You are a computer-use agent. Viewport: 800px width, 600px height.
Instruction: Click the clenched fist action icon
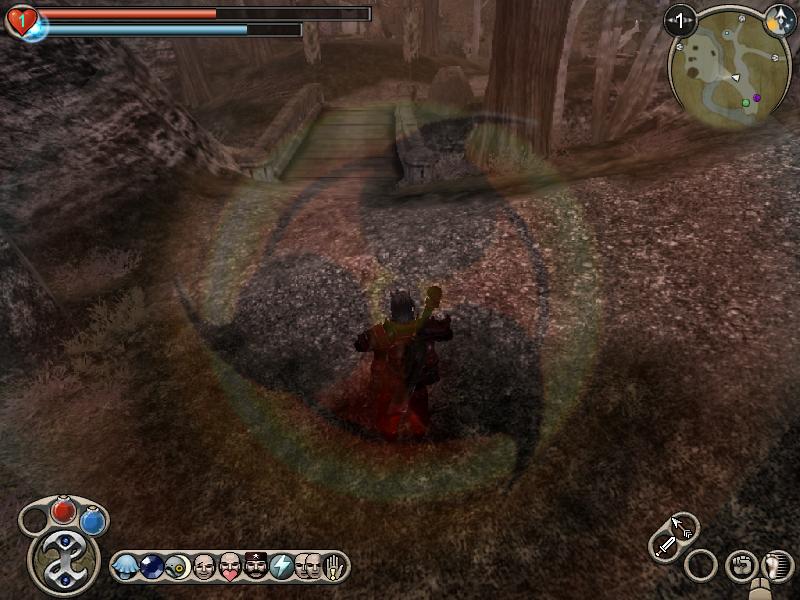[x=739, y=565]
